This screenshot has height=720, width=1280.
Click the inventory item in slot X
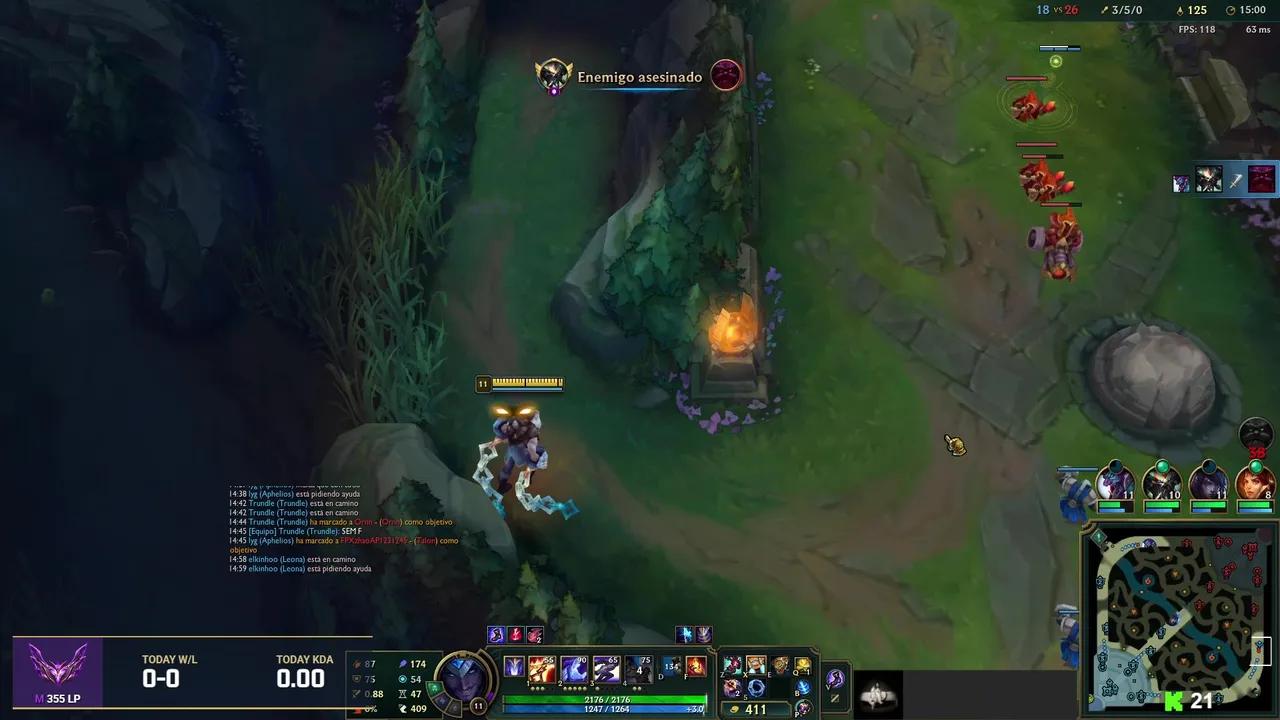[x=756, y=664]
